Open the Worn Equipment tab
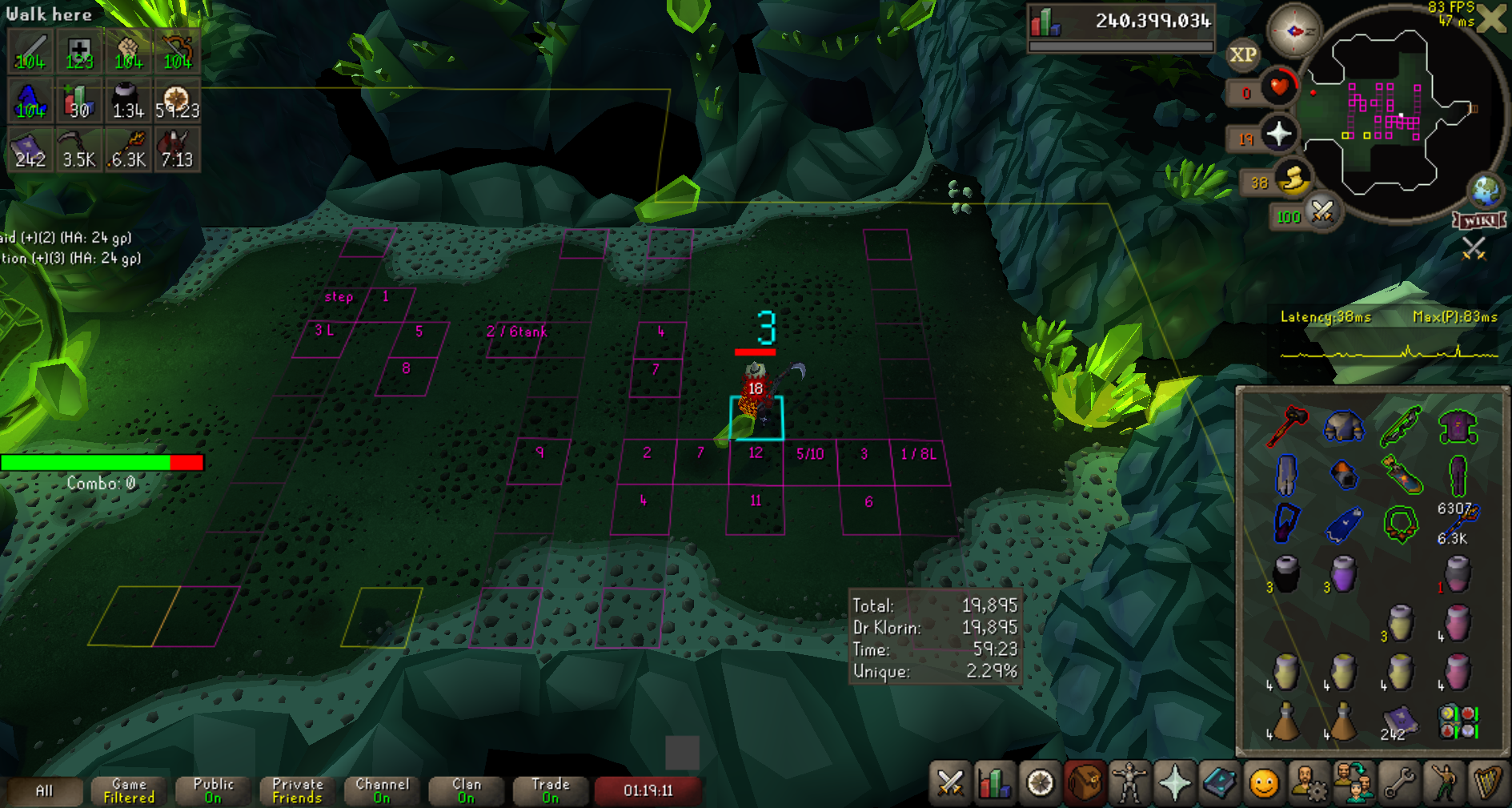This screenshot has width=1512, height=808. click(1129, 782)
